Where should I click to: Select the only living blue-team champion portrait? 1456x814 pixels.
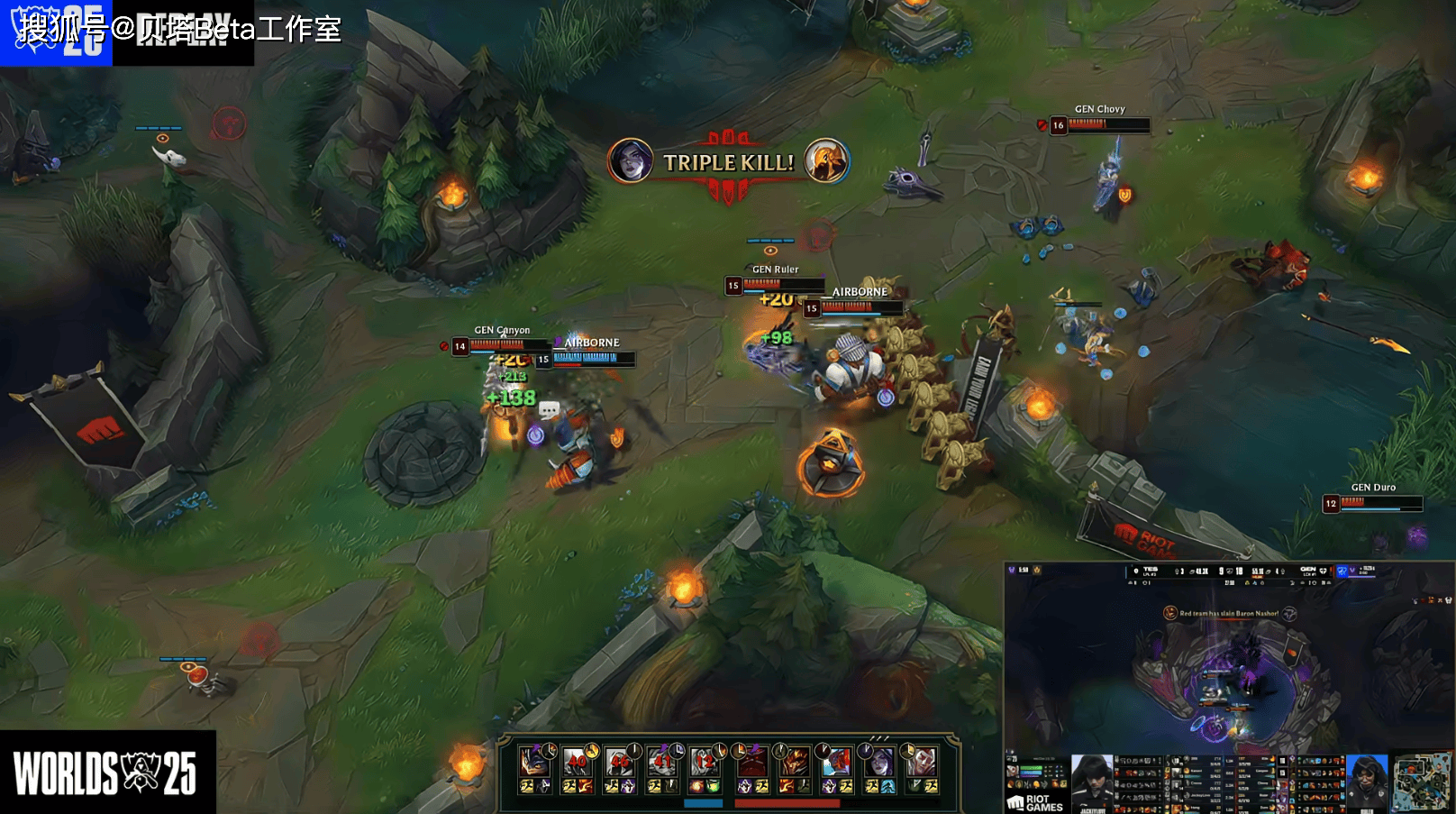click(x=534, y=763)
